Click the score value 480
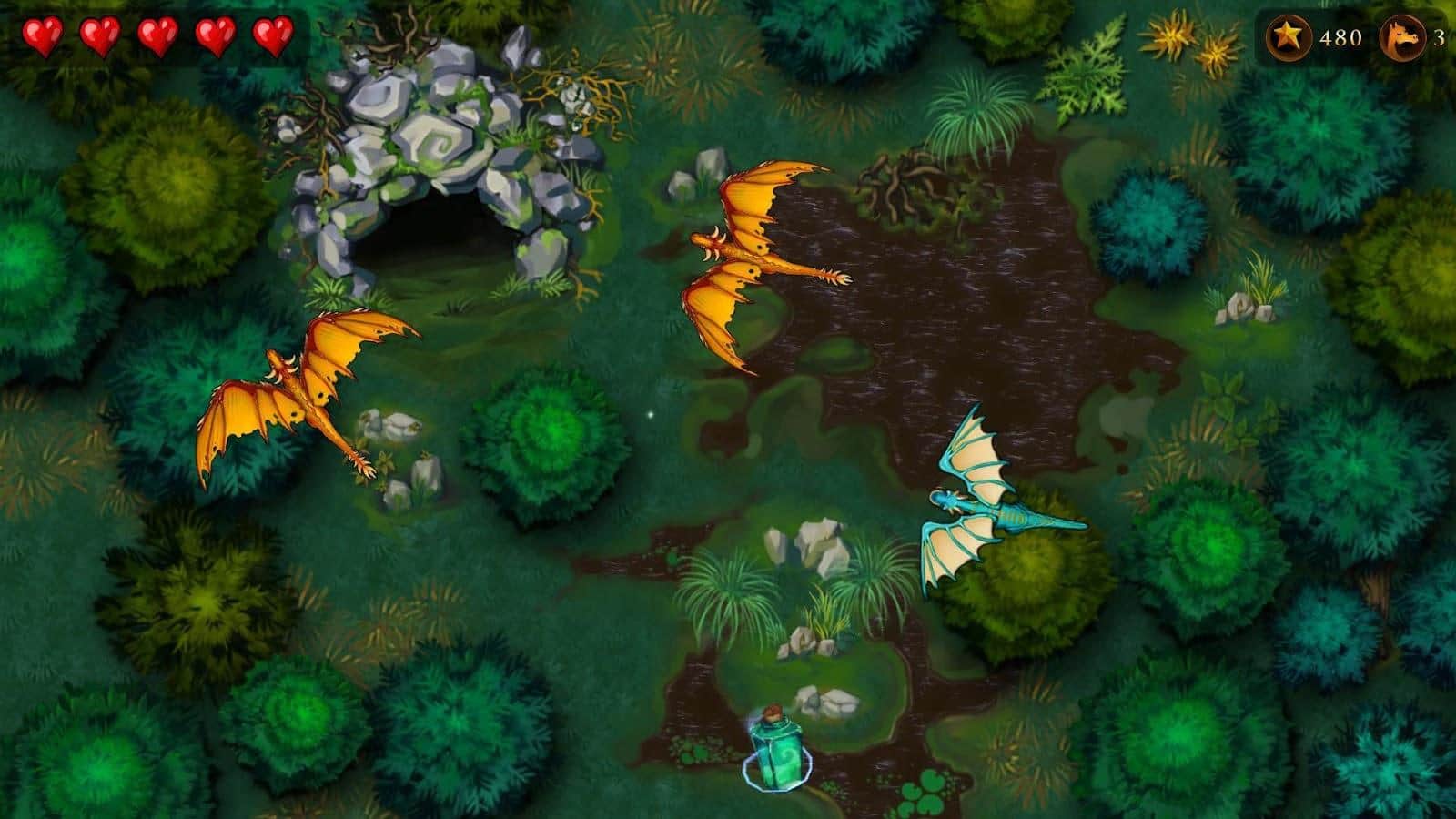 [x=1343, y=37]
